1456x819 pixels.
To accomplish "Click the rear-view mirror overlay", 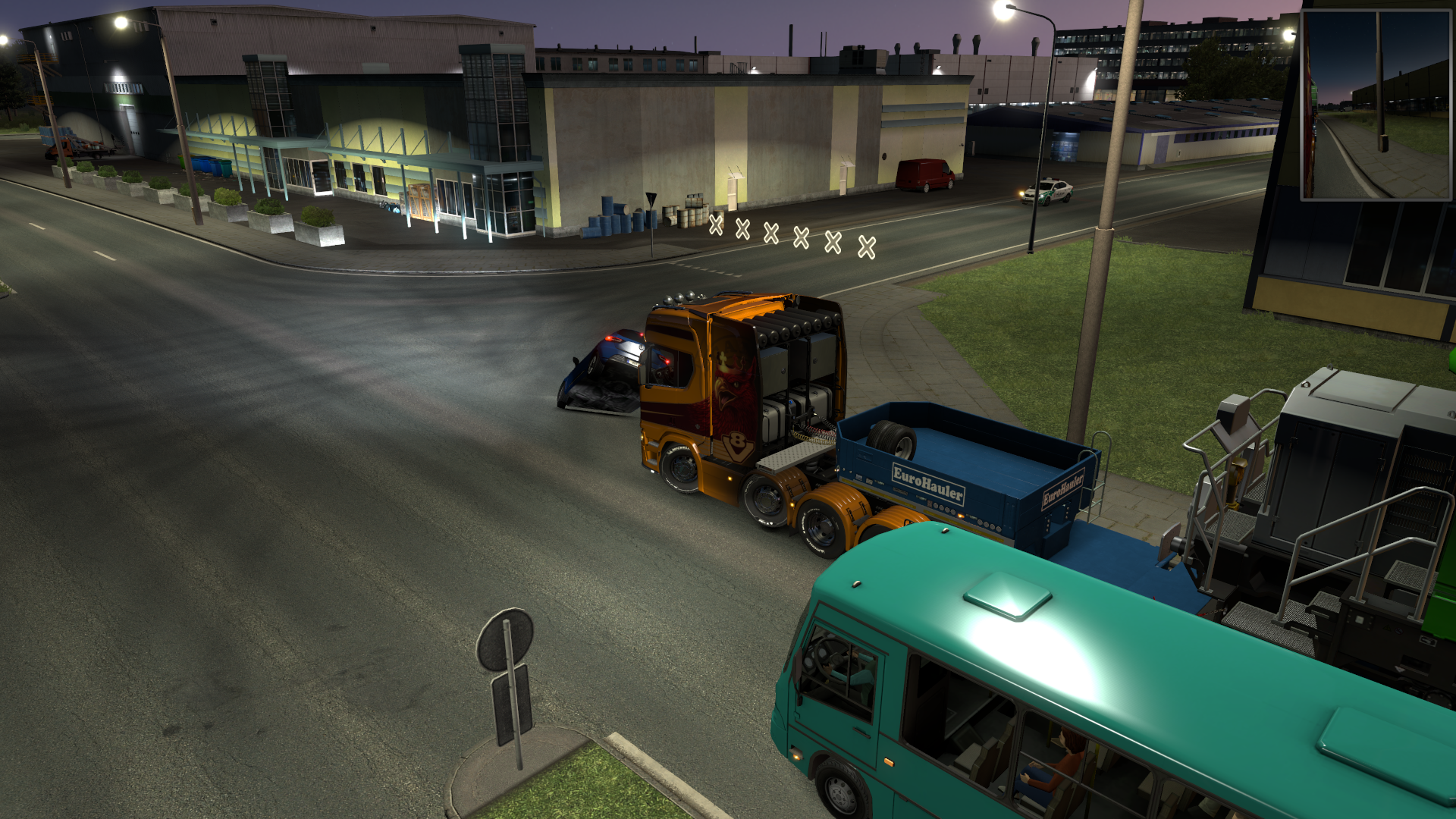I will [1376, 105].
